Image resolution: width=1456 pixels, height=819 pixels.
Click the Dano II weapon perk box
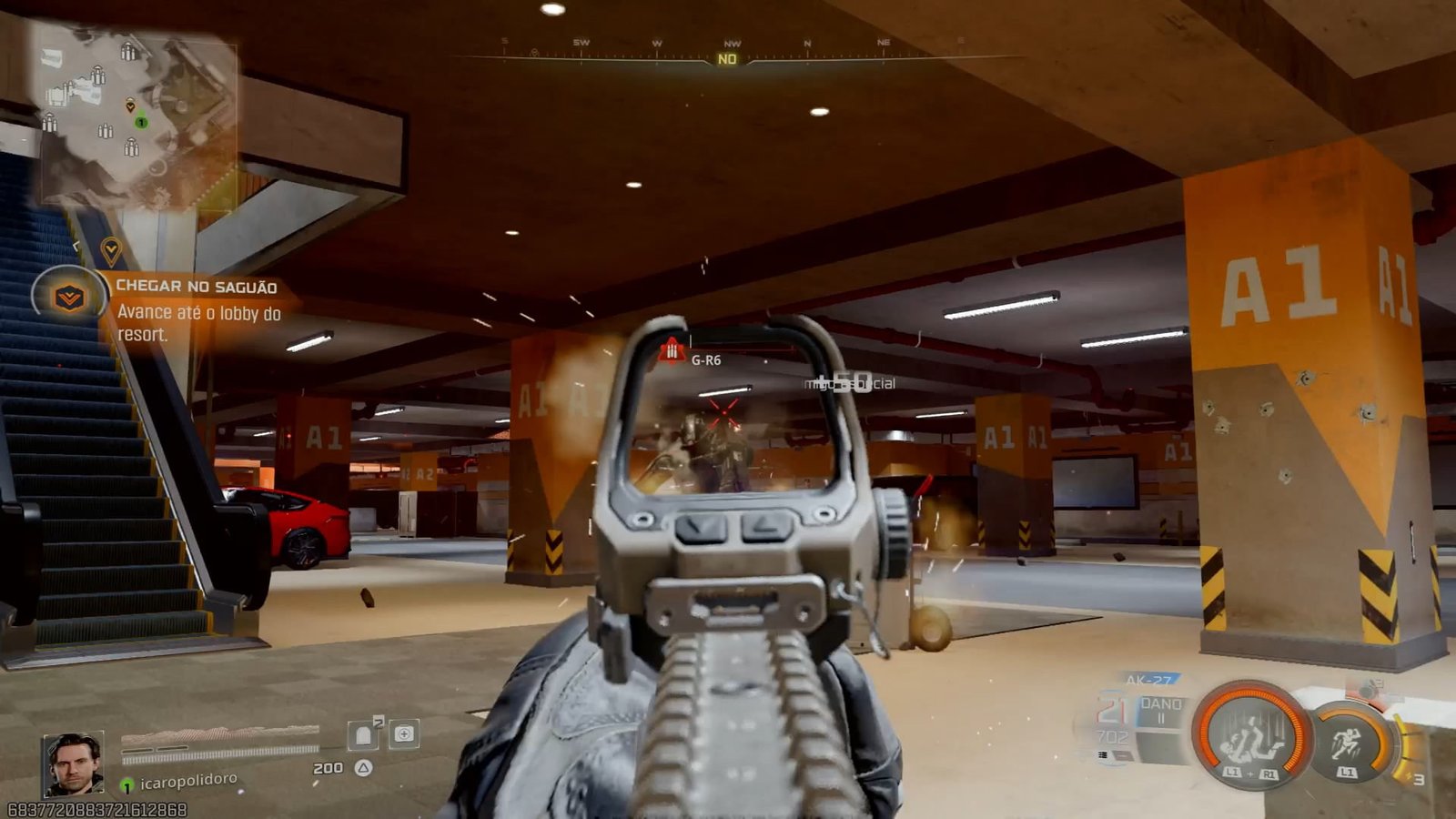pos(1160,711)
